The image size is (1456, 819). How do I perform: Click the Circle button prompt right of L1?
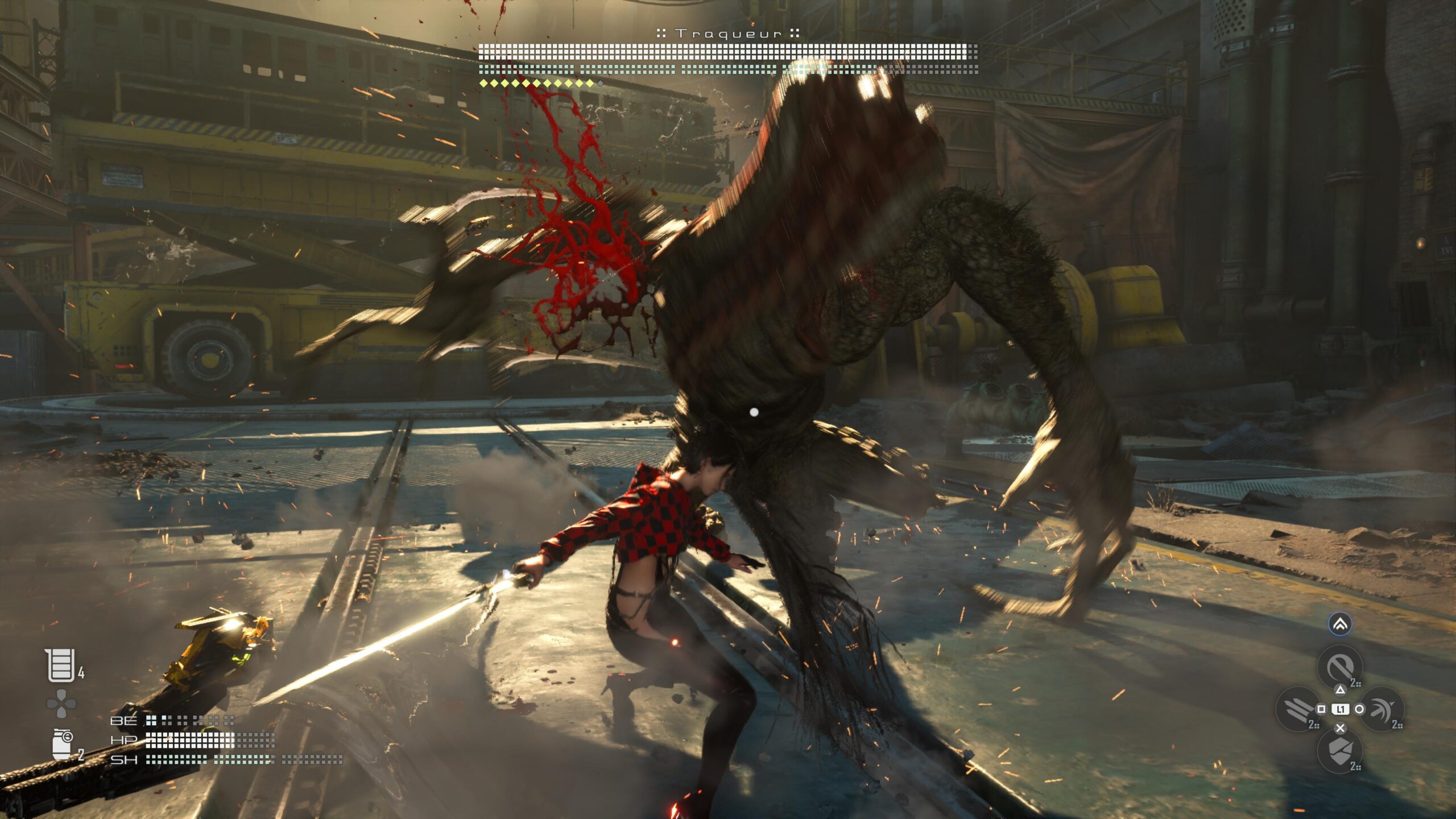tap(1359, 709)
